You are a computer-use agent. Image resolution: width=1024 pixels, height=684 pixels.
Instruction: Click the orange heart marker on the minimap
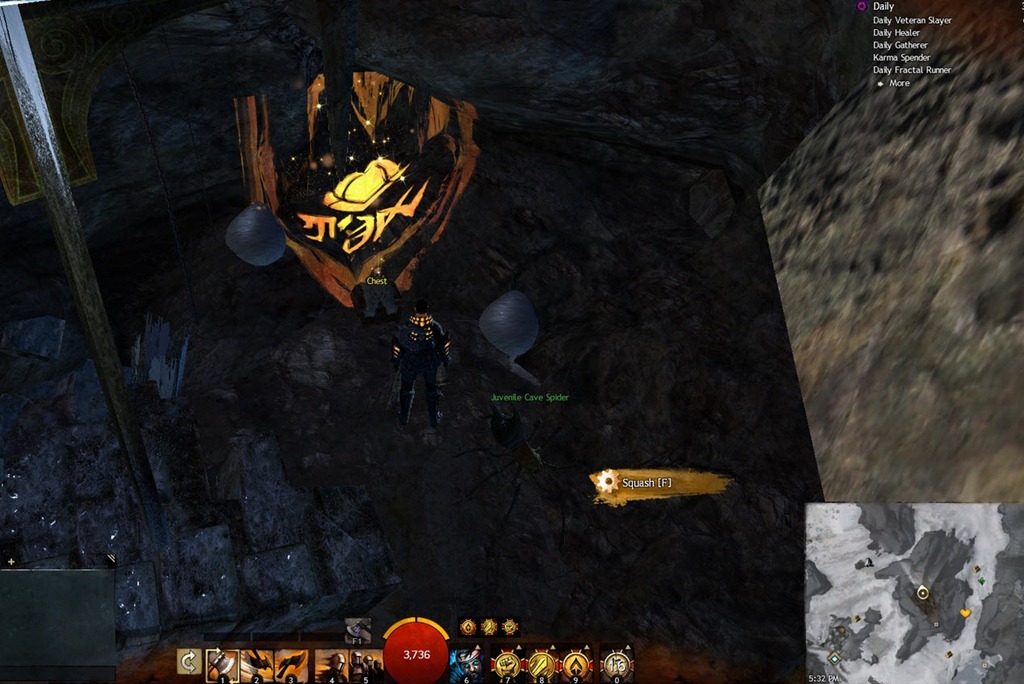[965, 612]
